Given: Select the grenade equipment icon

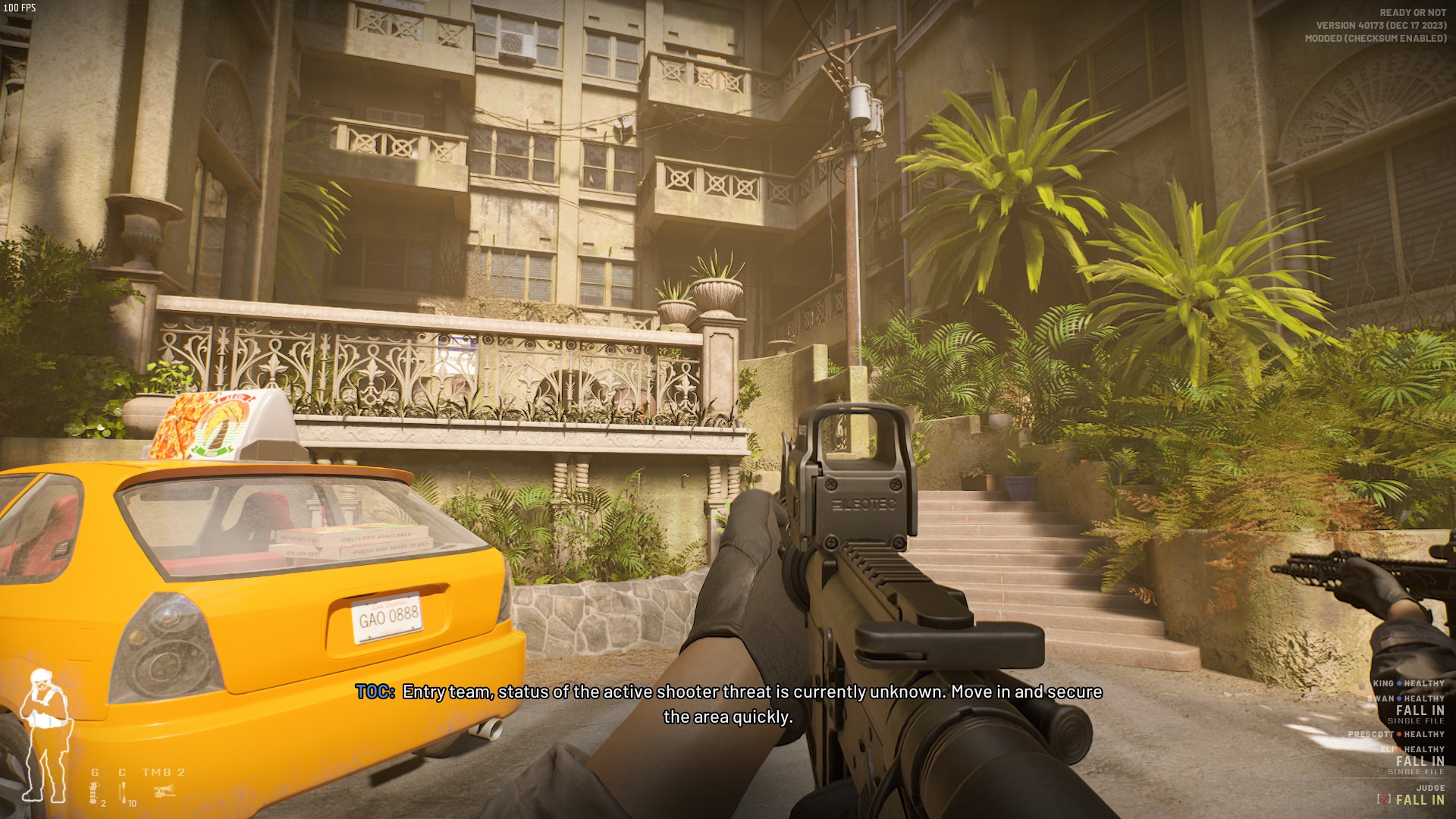Looking at the screenshot, I should point(95,793).
